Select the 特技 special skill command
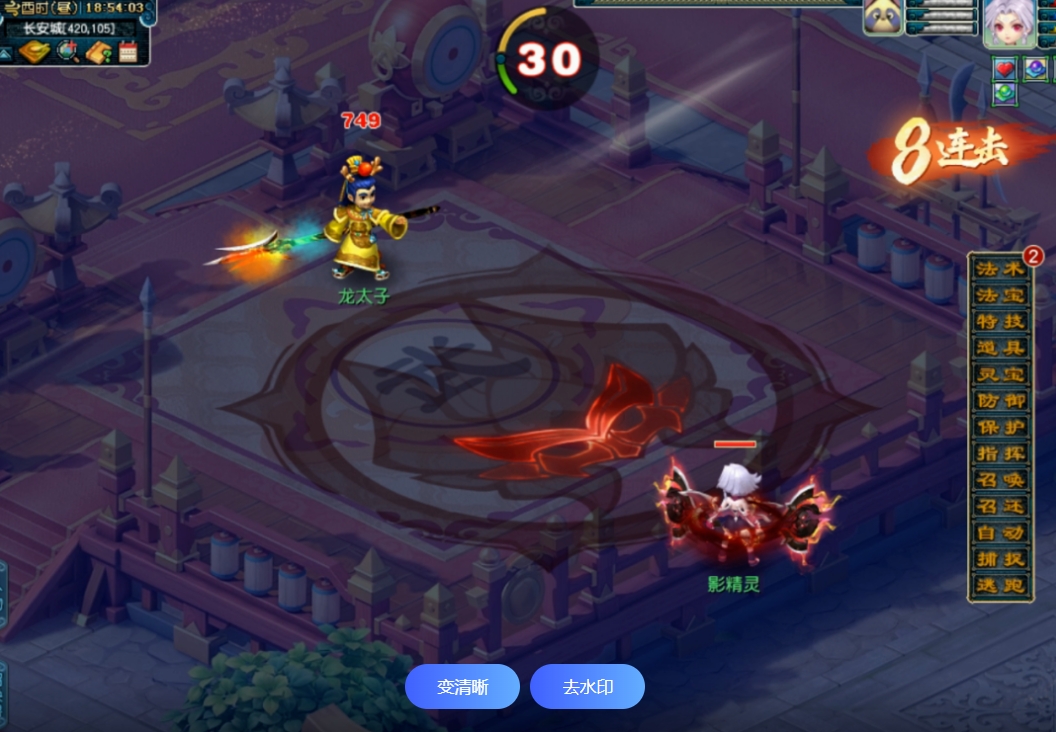The height and width of the screenshot is (732, 1056). pyautogui.click(x=1000, y=322)
